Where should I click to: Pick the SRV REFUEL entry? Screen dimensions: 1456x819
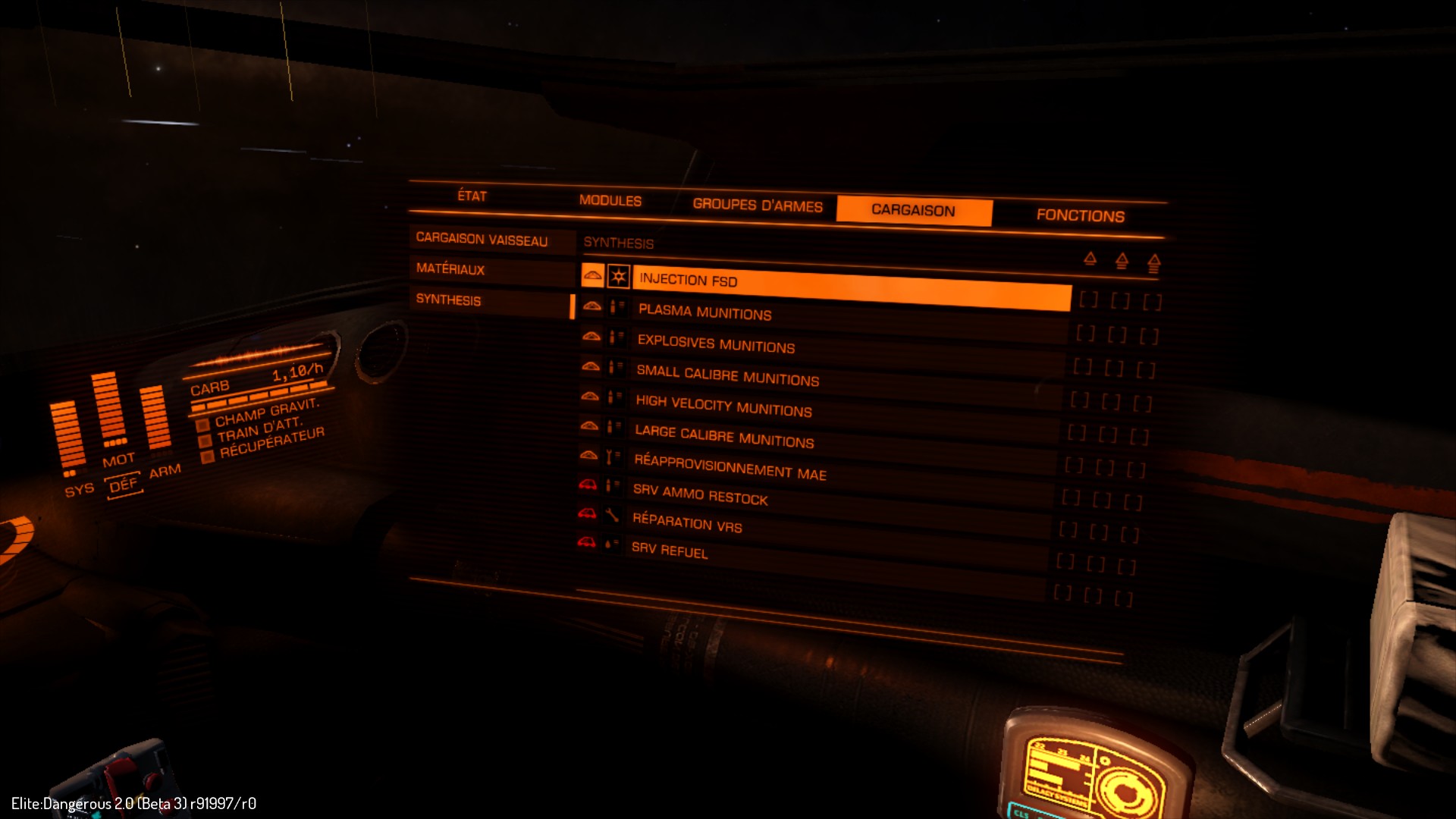pyautogui.click(x=670, y=550)
